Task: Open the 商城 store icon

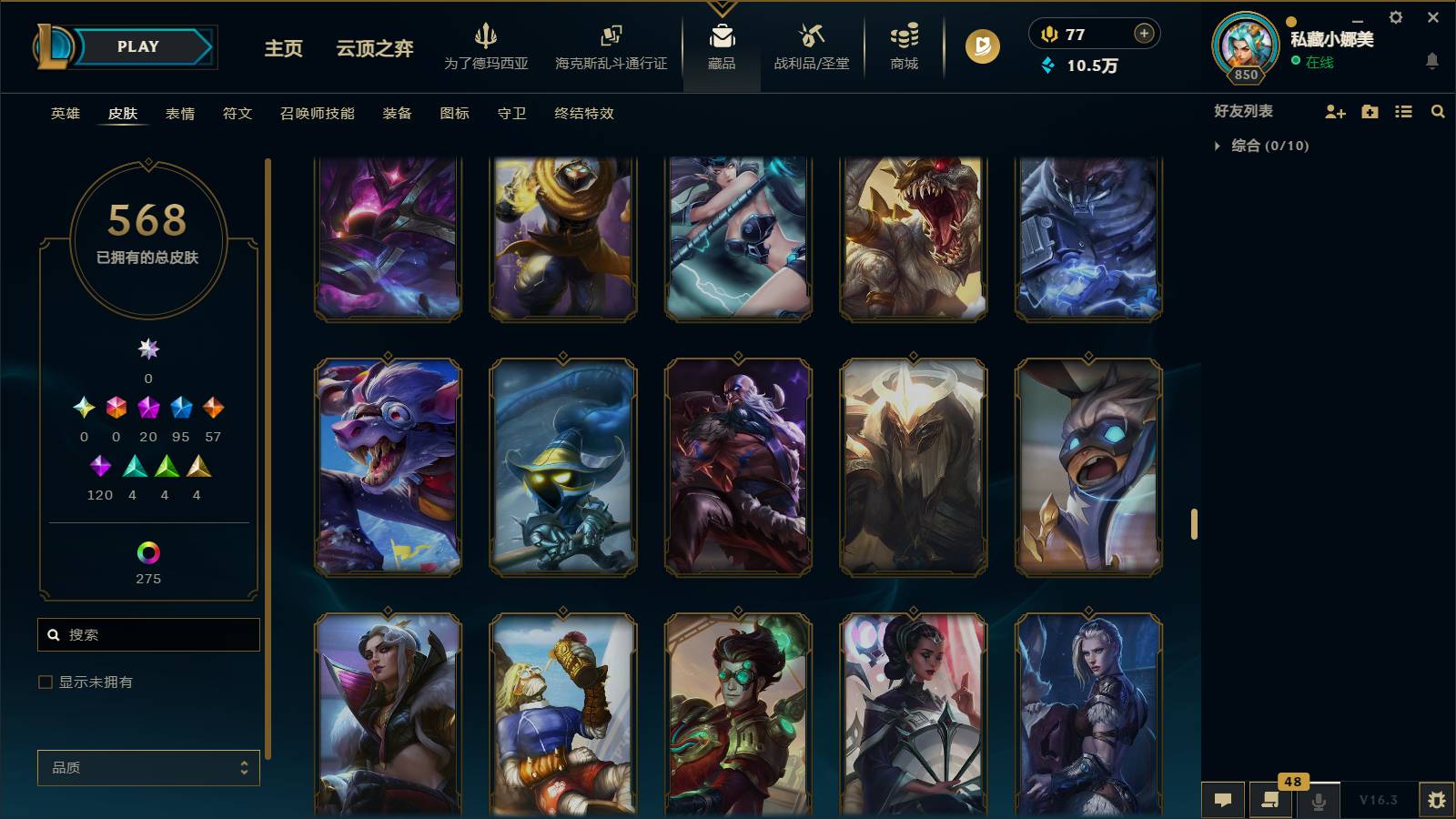Action: (902, 45)
